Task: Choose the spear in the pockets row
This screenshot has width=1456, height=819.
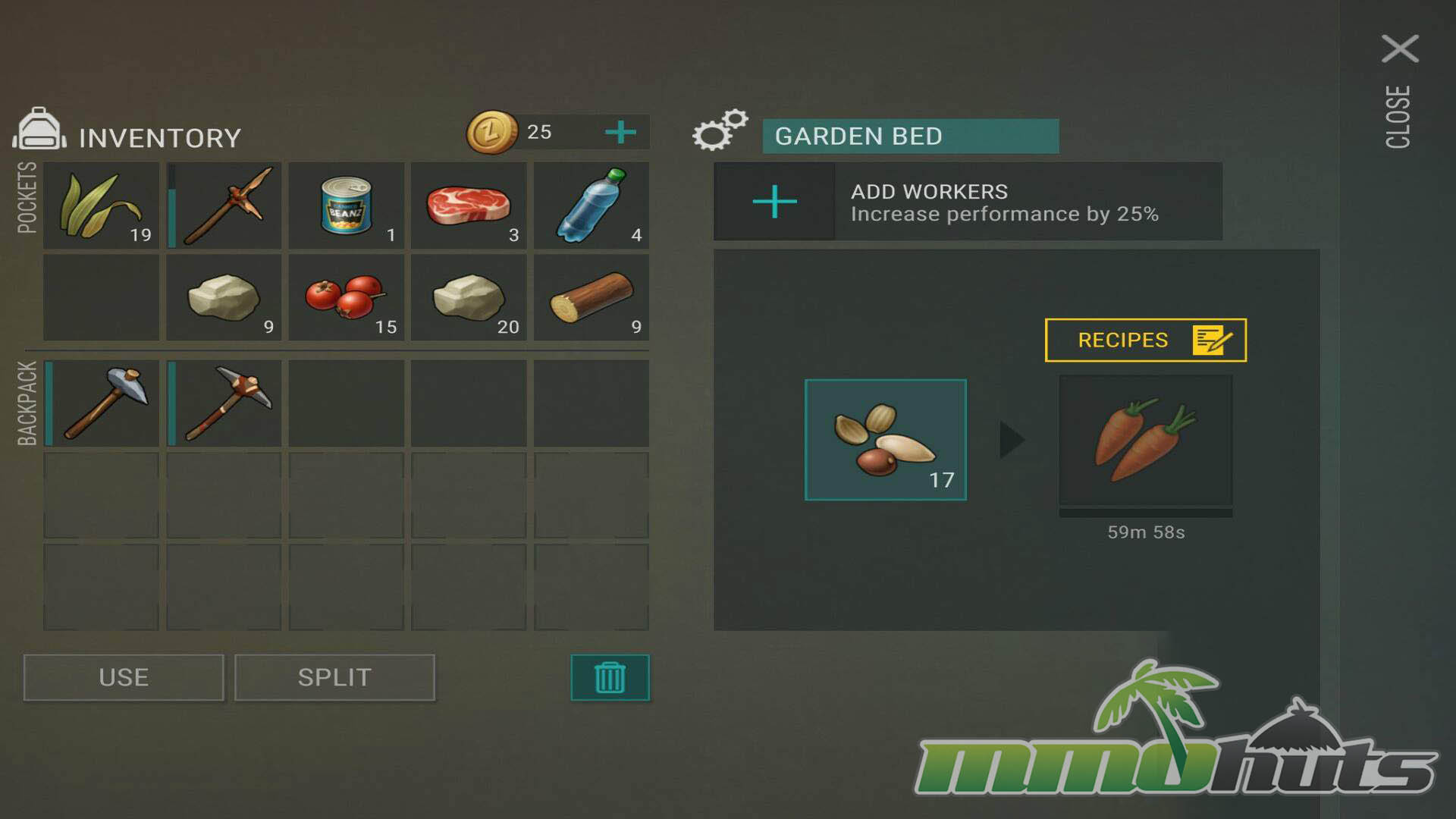Action: pos(224,205)
